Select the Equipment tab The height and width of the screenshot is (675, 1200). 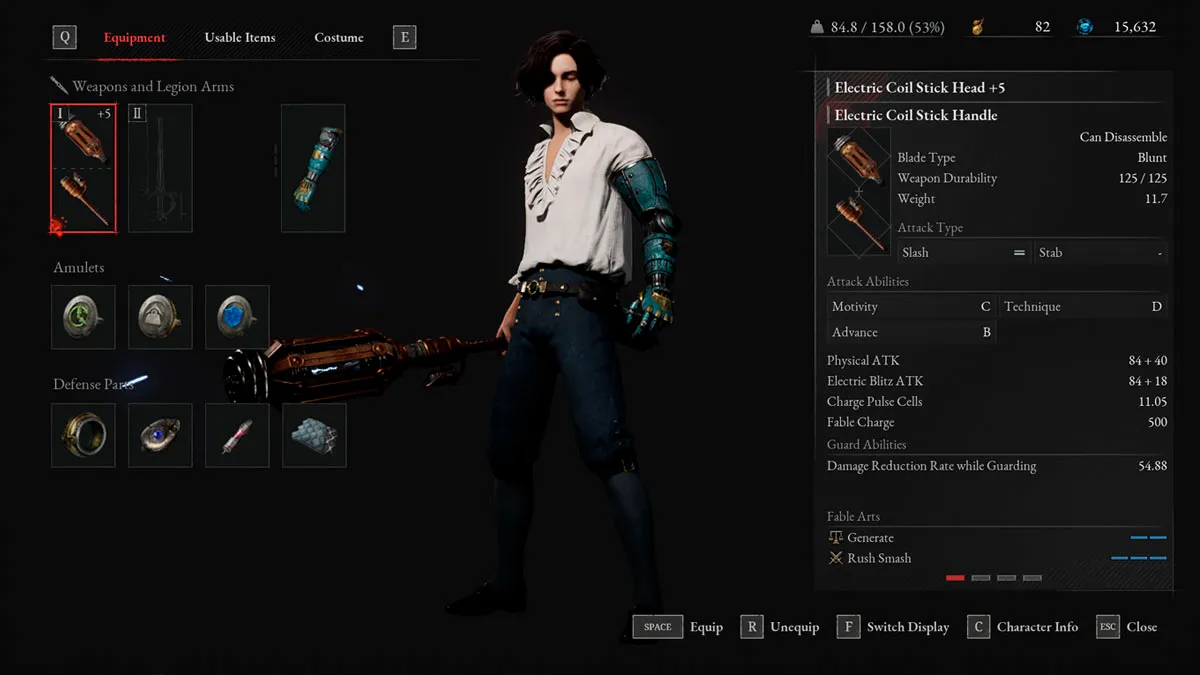point(135,38)
